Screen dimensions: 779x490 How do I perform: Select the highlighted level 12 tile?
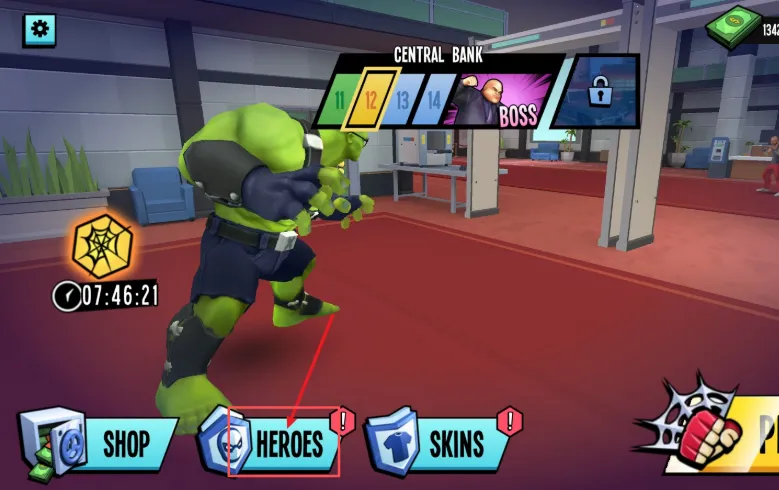(x=370, y=100)
